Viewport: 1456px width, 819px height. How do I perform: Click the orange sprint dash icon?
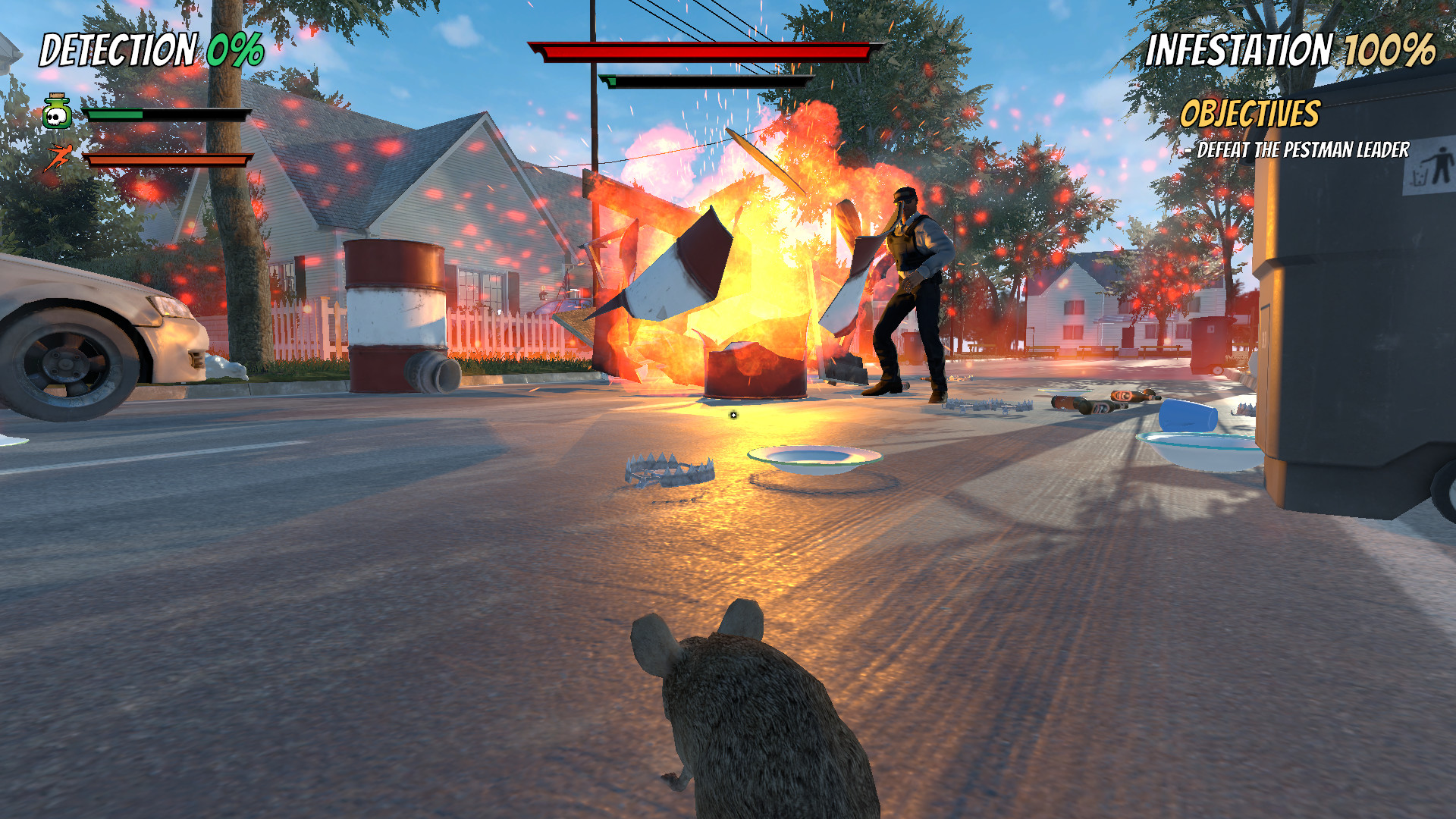pyautogui.click(x=59, y=157)
